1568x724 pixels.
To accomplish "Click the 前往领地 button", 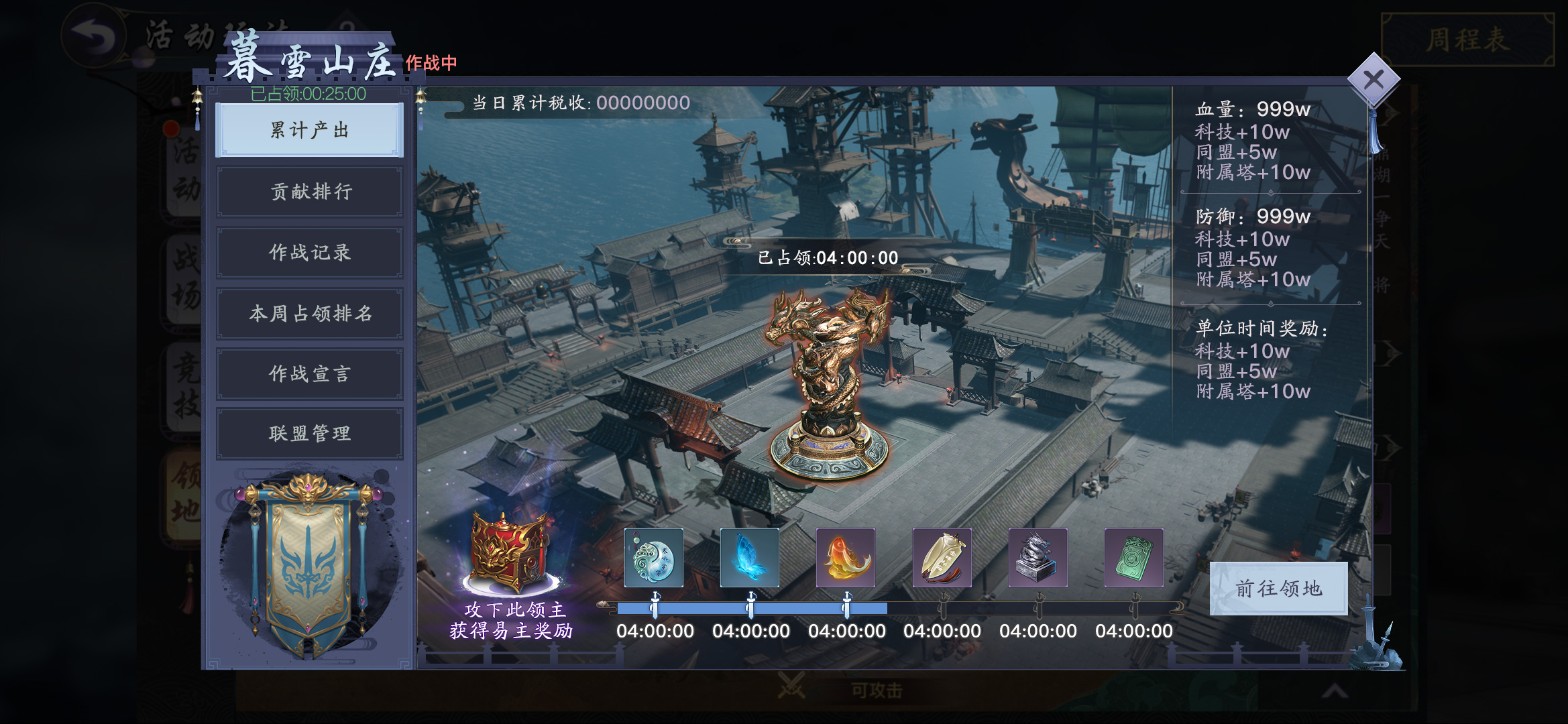I will tap(1278, 589).
